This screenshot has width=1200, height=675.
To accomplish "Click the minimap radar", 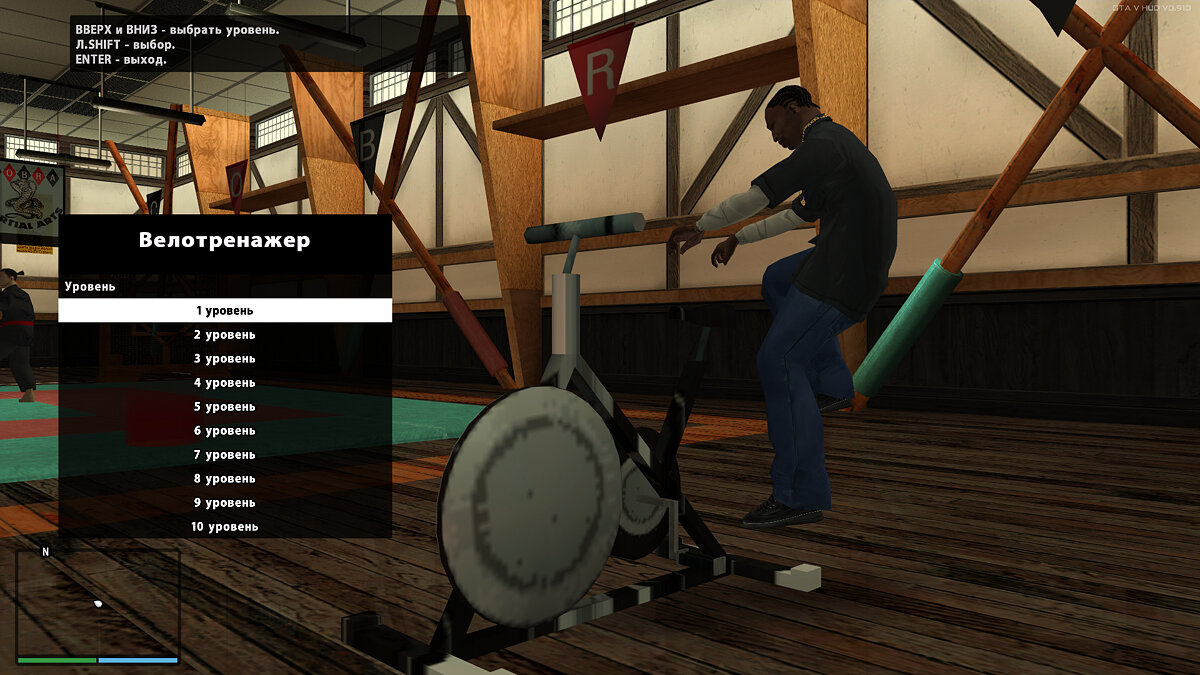I will pyautogui.click(x=98, y=602).
